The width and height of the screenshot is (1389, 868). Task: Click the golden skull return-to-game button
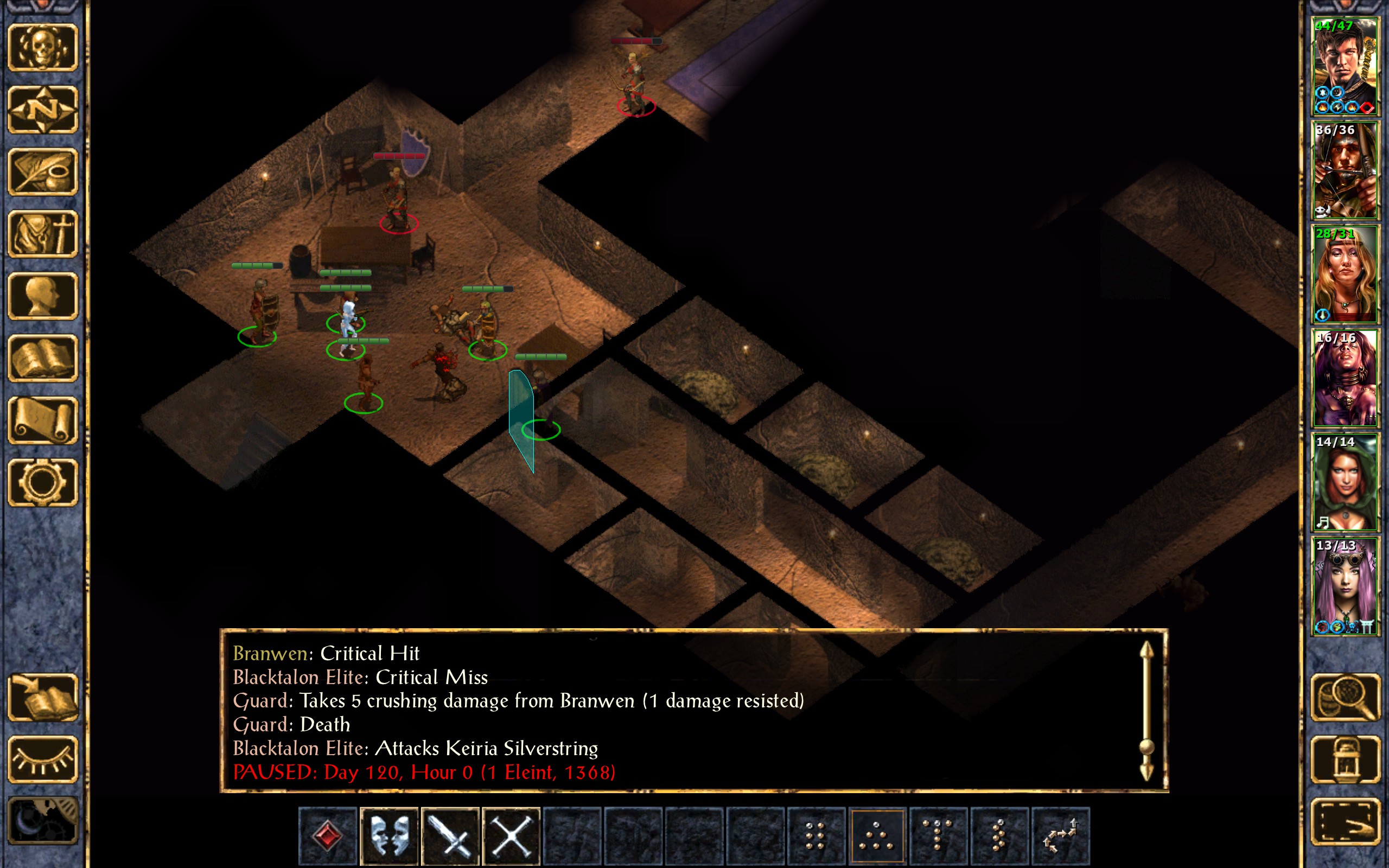(x=43, y=48)
